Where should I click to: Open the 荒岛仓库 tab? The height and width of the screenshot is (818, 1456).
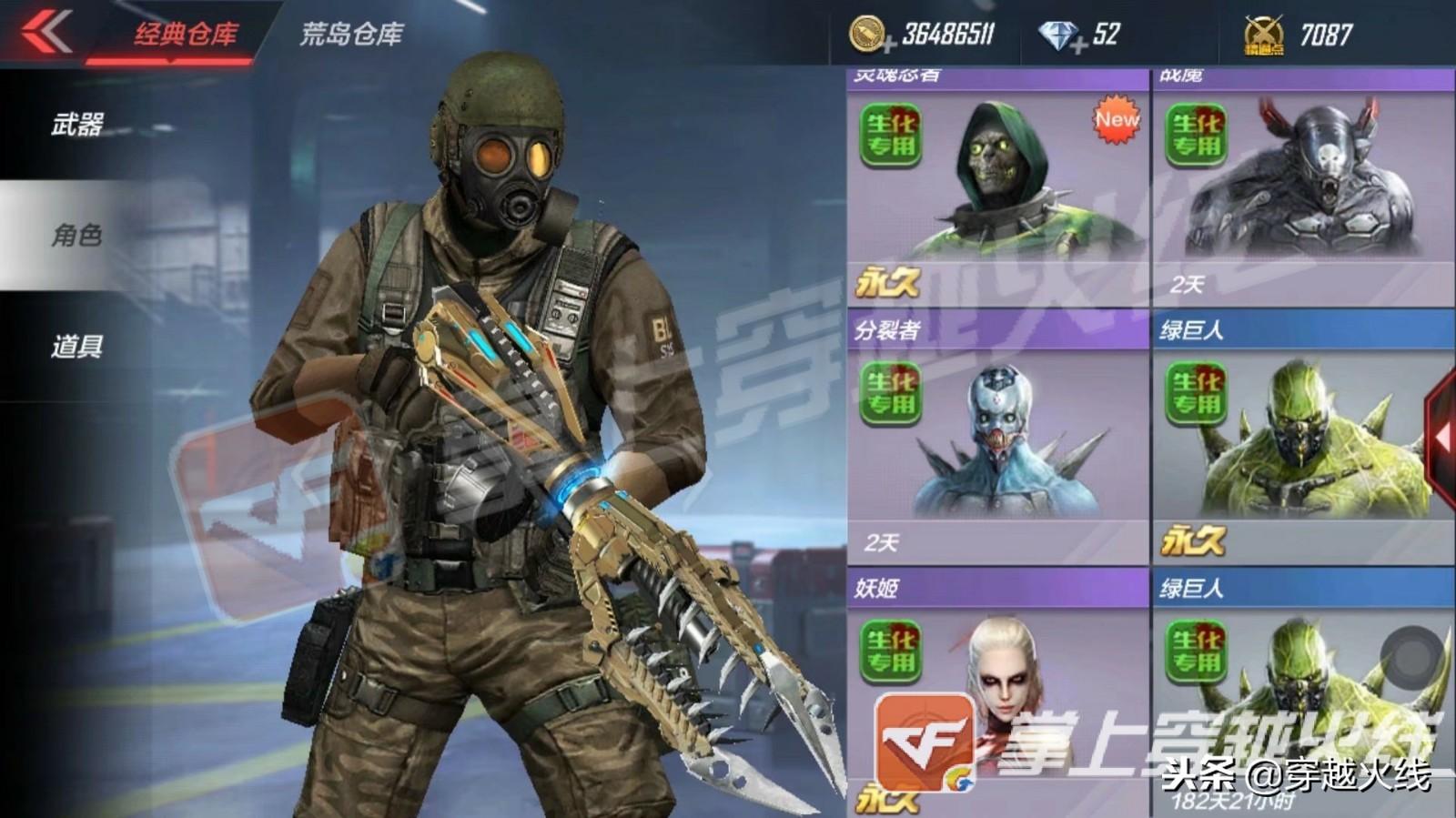tap(350, 35)
